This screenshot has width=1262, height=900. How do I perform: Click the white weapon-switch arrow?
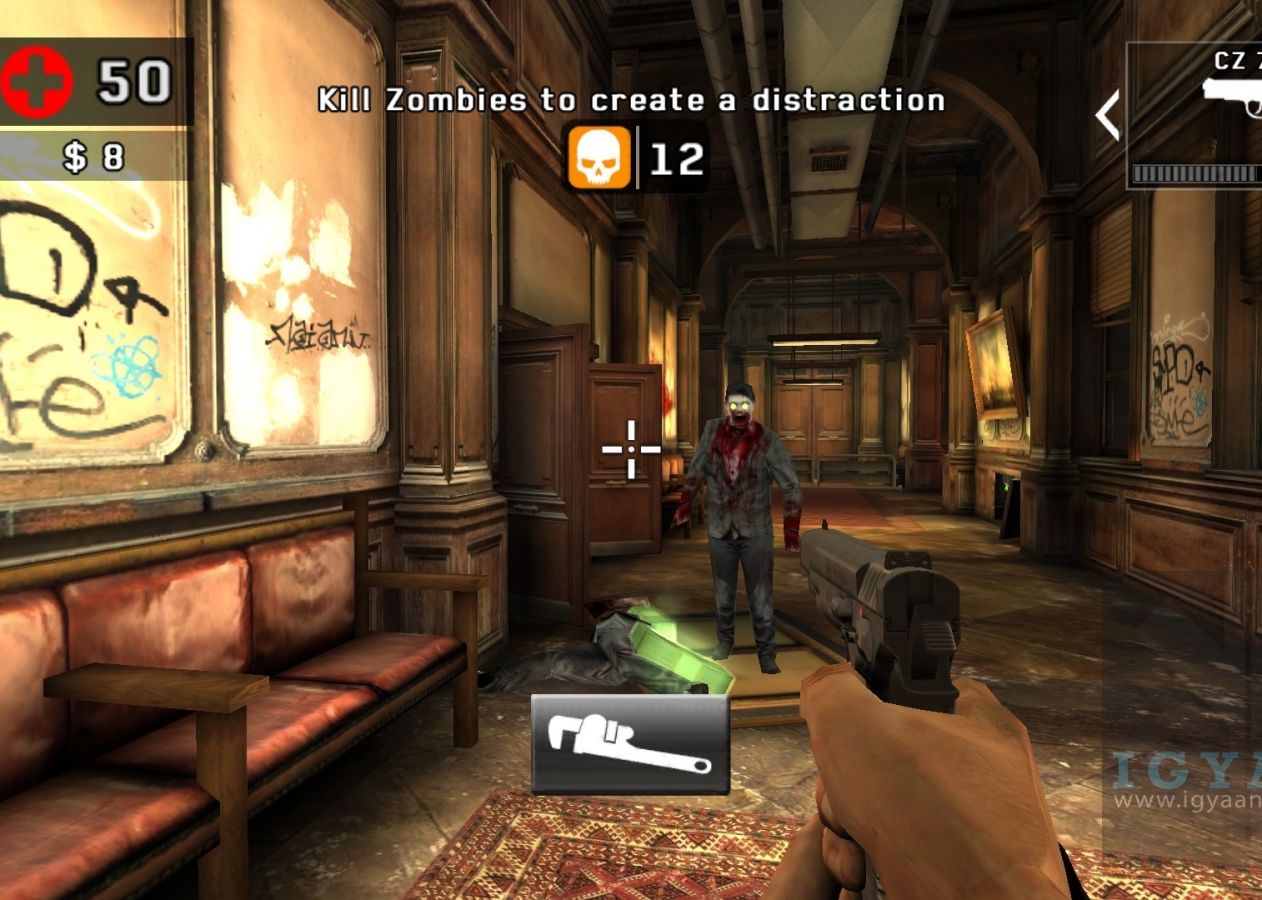tap(1108, 115)
